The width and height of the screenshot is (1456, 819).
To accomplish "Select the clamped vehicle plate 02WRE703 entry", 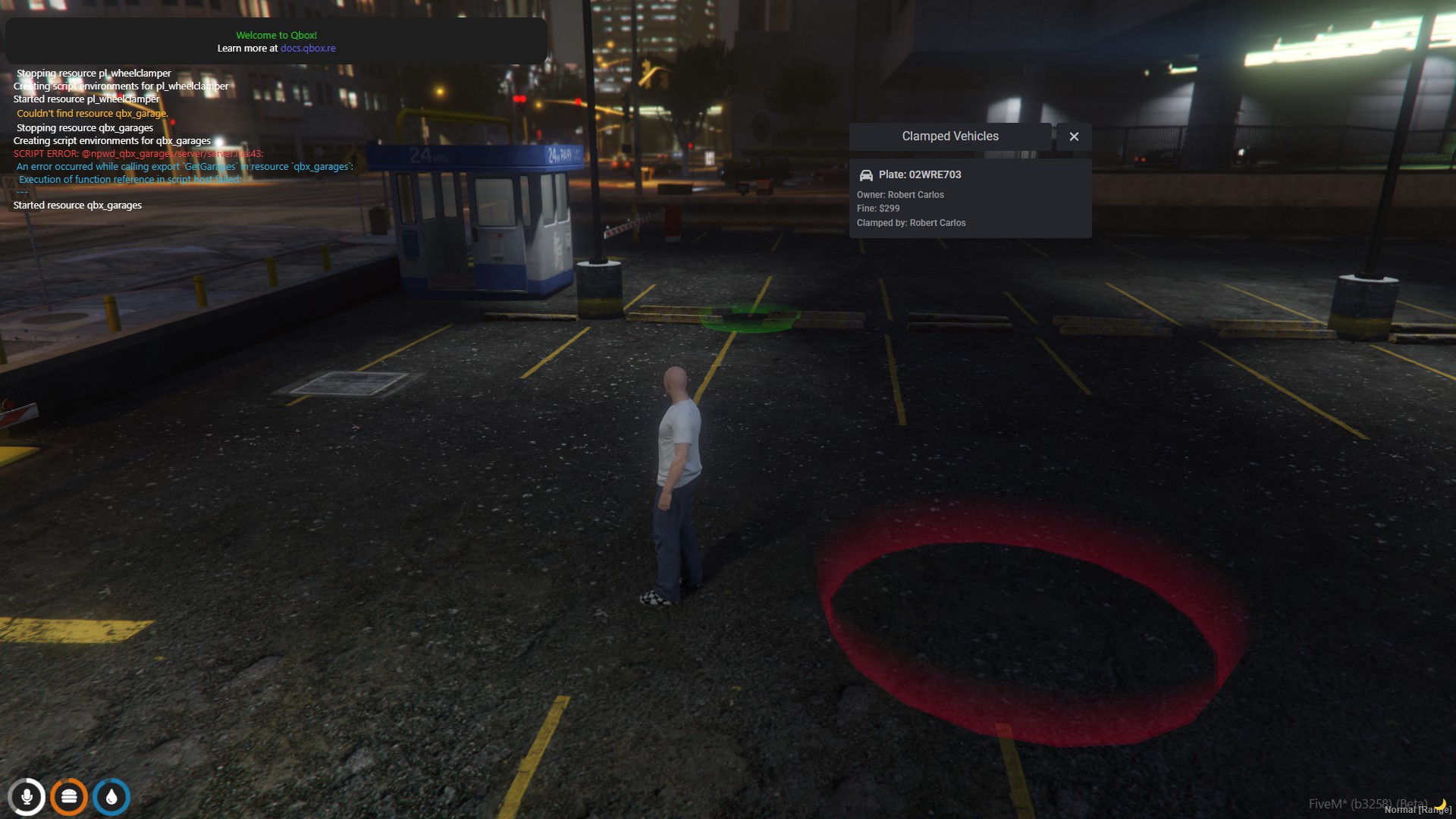I will 970,198.
